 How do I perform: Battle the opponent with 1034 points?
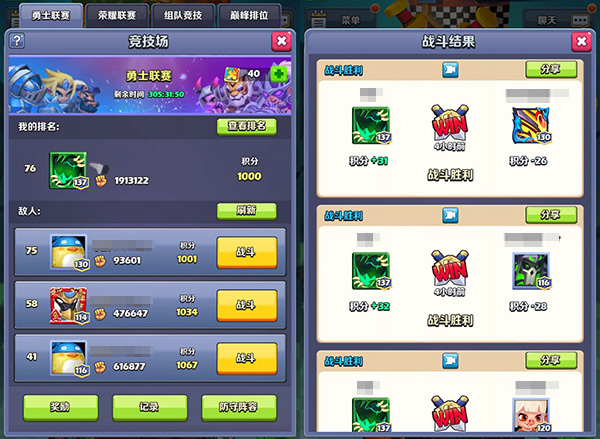click(246, 304)
